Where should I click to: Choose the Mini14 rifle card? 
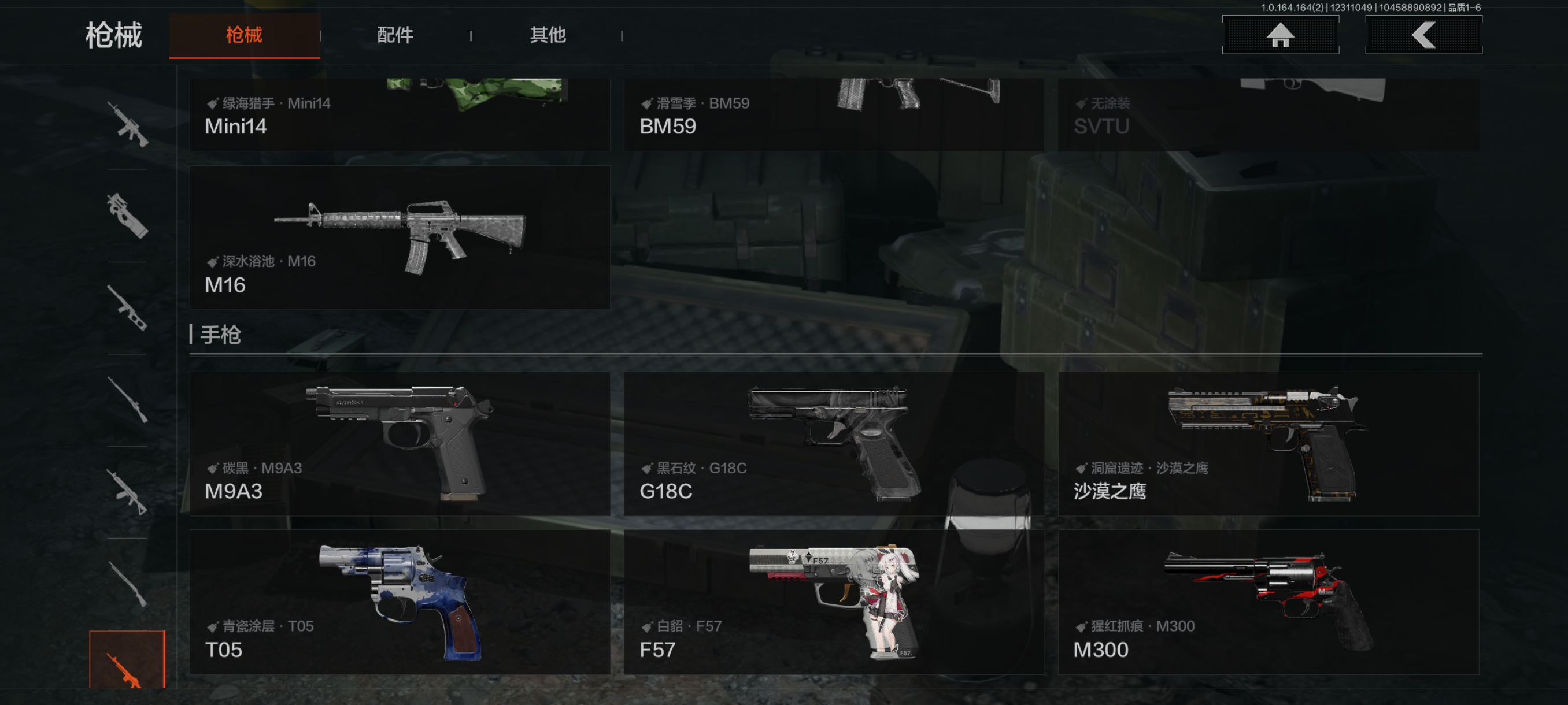pos(400,114)
